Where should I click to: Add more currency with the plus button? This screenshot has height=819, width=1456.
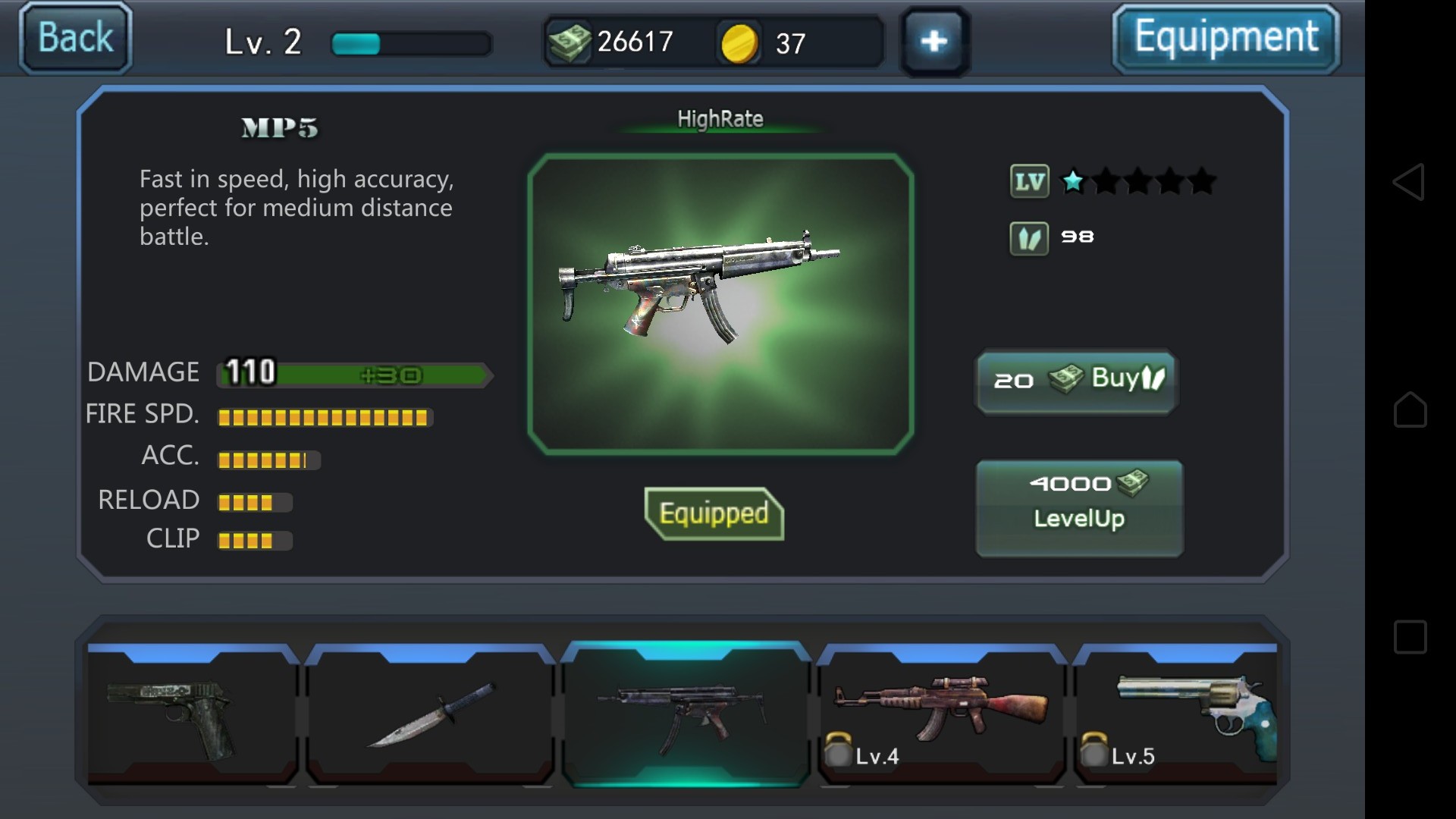pos(934,41)
